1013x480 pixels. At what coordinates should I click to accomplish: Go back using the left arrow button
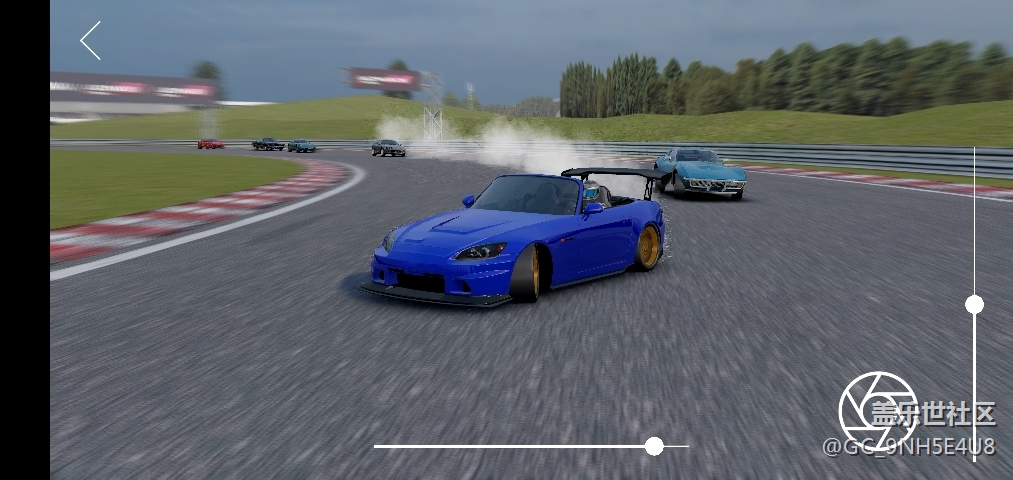pos(91,41)
